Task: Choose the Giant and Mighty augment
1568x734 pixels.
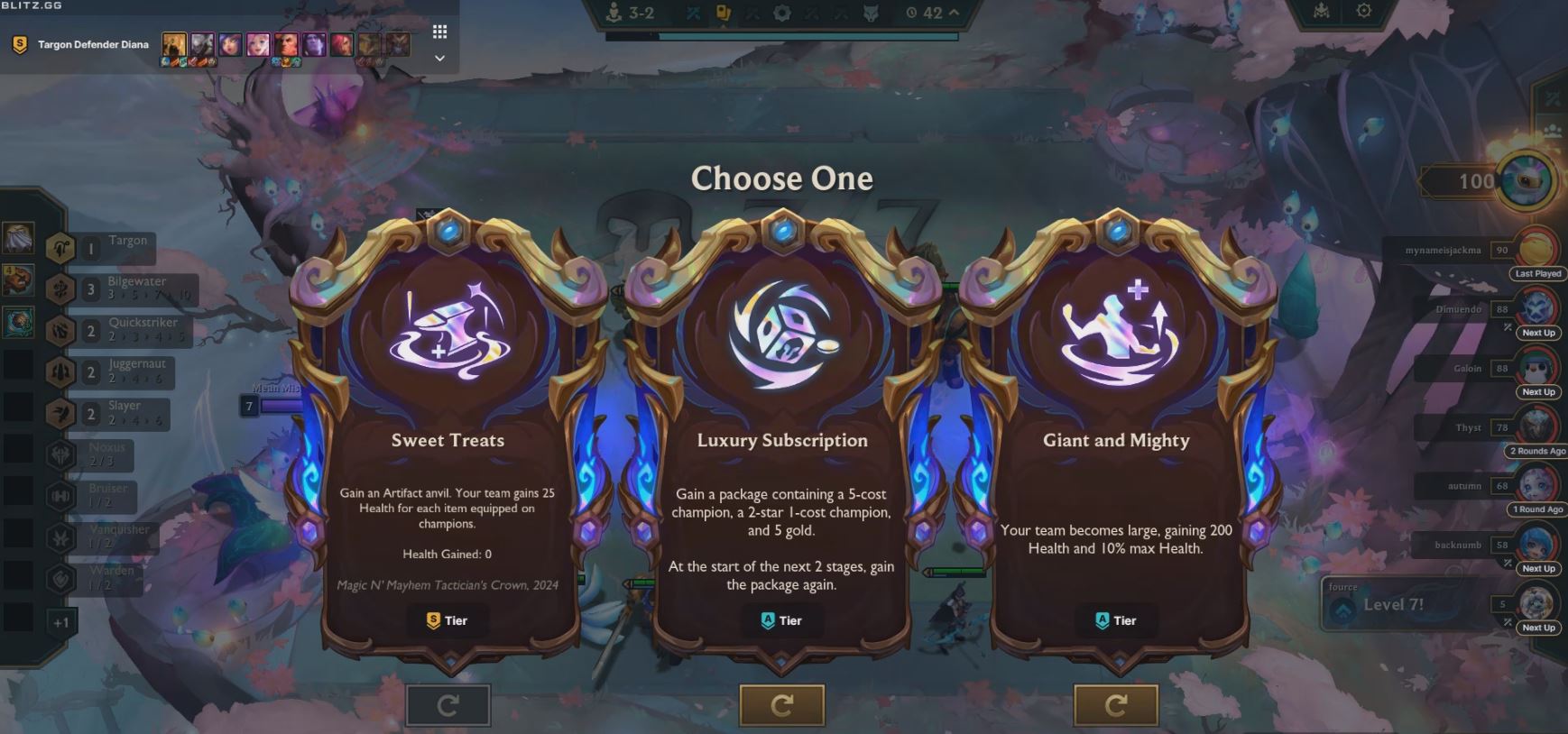Action: [1116, 442]
